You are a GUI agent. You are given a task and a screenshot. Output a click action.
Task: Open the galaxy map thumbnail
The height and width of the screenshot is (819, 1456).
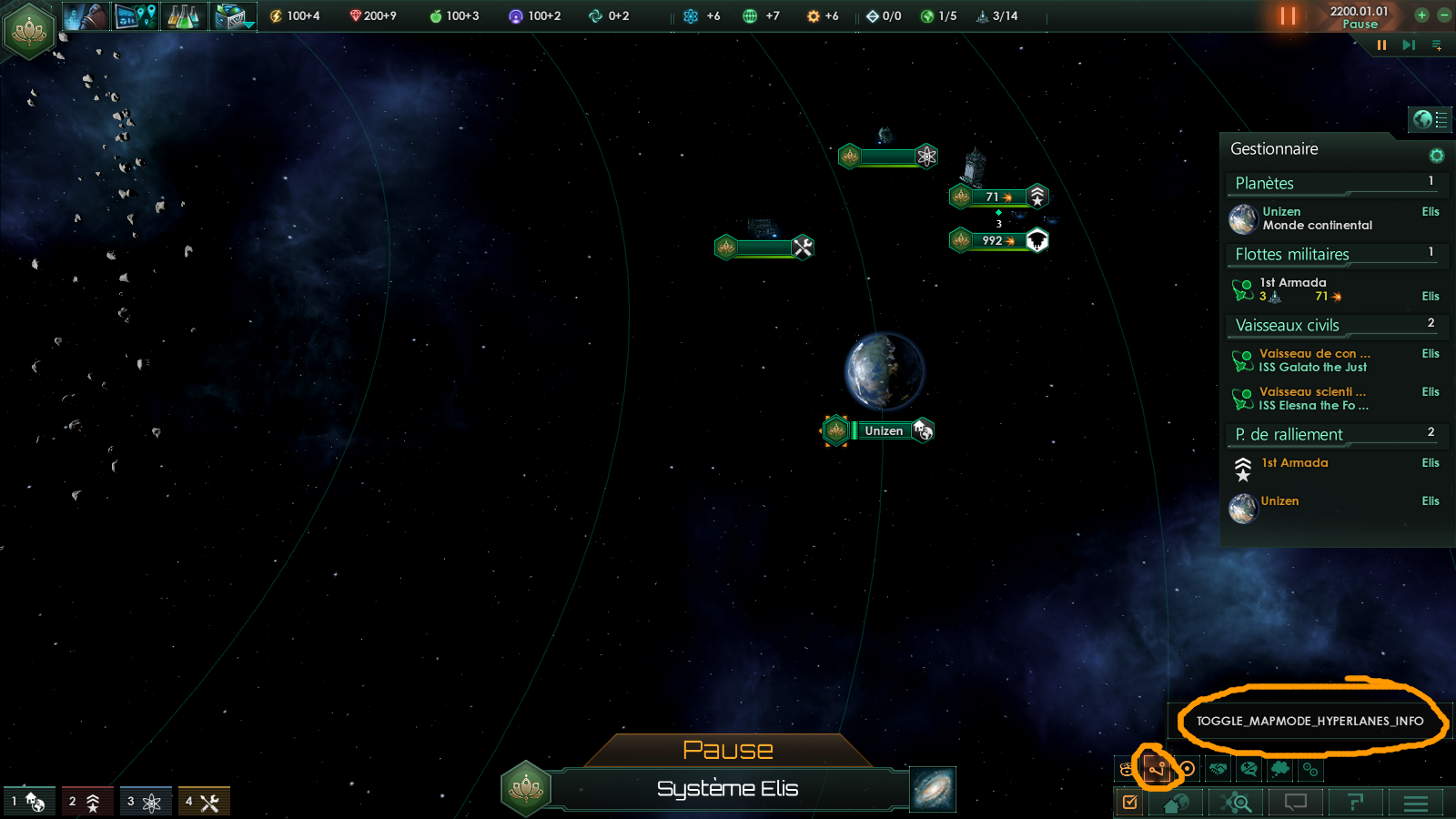[x=933, y=789]
